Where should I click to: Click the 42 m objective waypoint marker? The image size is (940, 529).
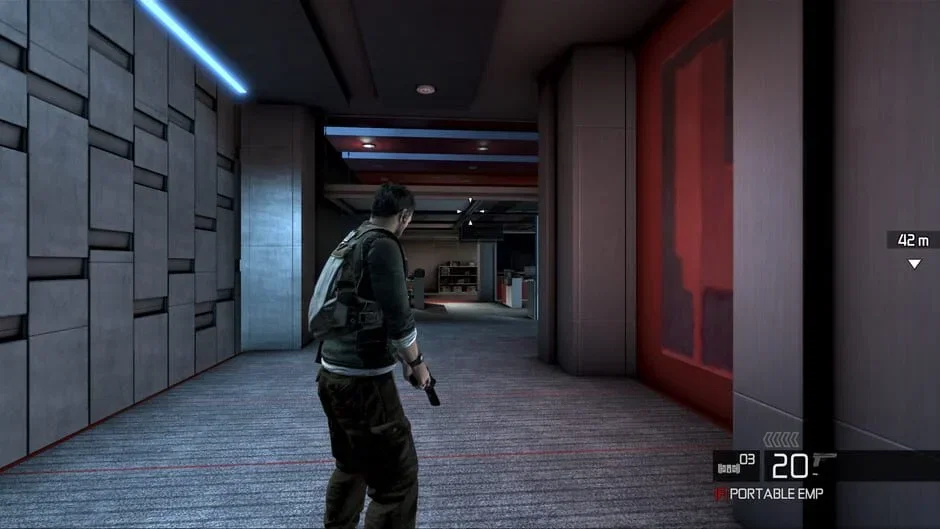913,264
